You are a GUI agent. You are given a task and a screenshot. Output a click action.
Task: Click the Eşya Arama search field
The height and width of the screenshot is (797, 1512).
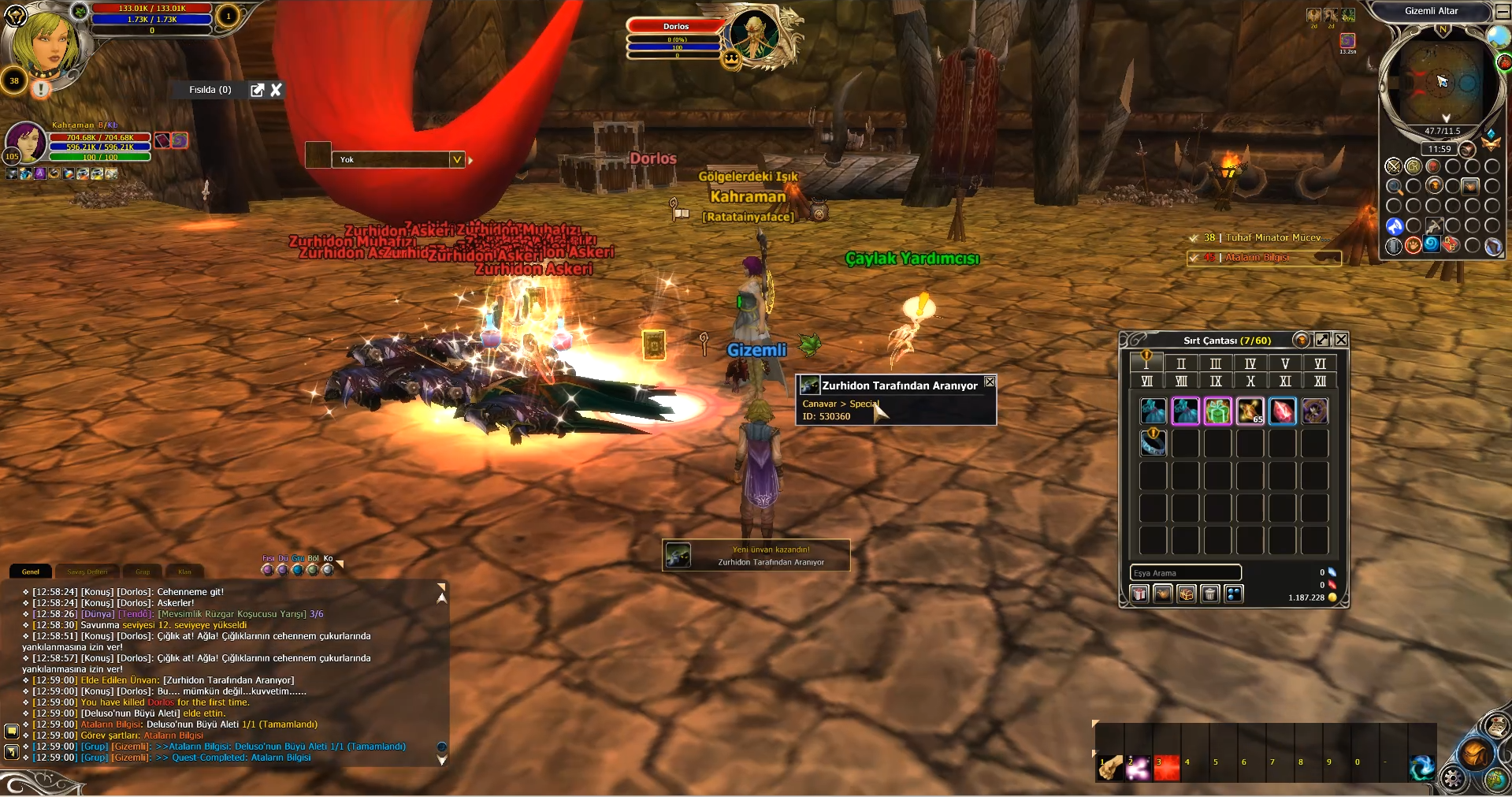click(x=1185, y=573)
